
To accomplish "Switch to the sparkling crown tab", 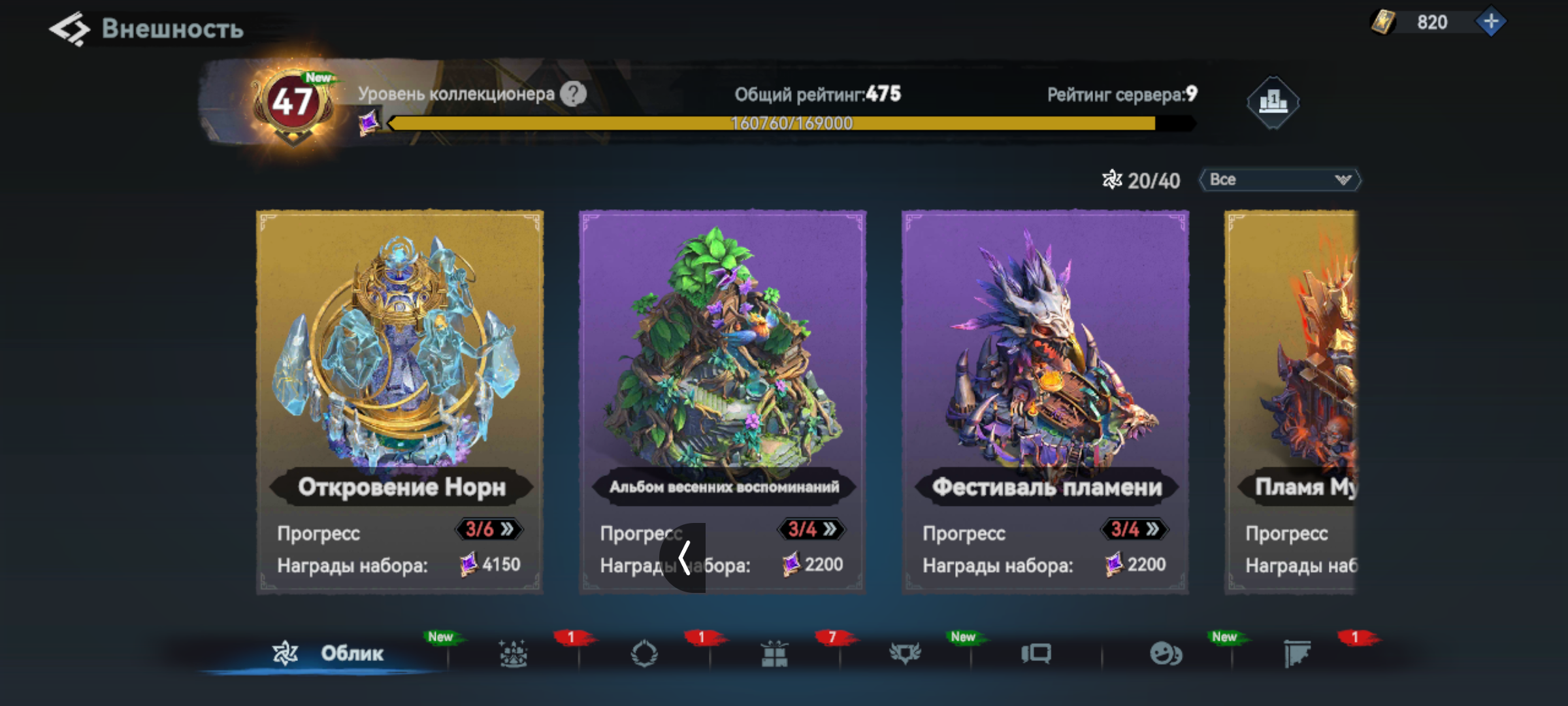I will [513, 653].
